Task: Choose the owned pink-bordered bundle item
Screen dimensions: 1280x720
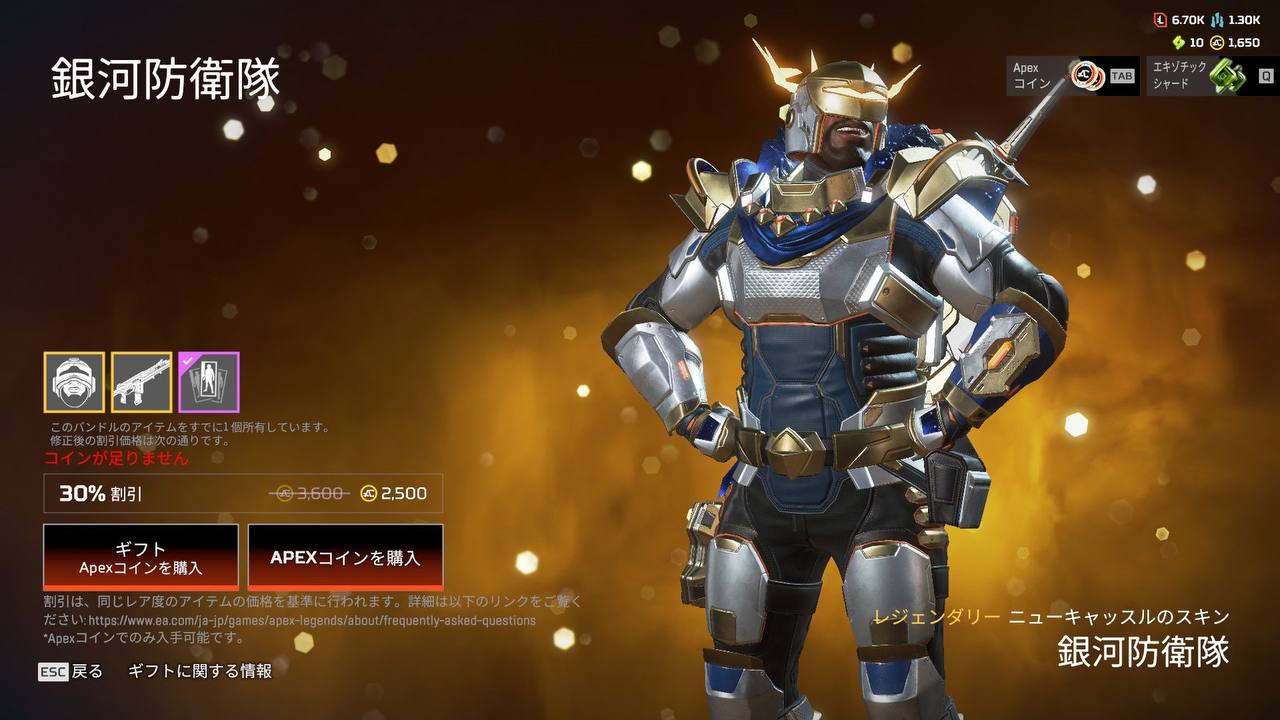Action: (x=209, y=382)
